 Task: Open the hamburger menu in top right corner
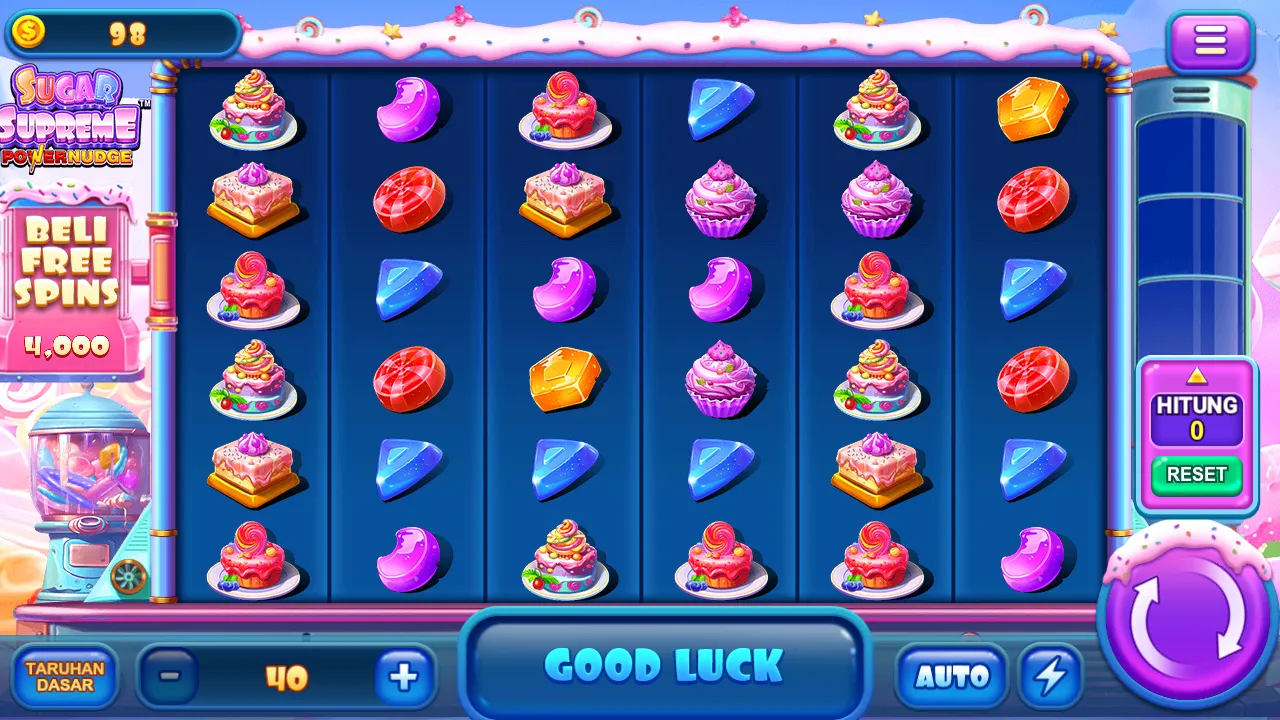coord(1211,40)
